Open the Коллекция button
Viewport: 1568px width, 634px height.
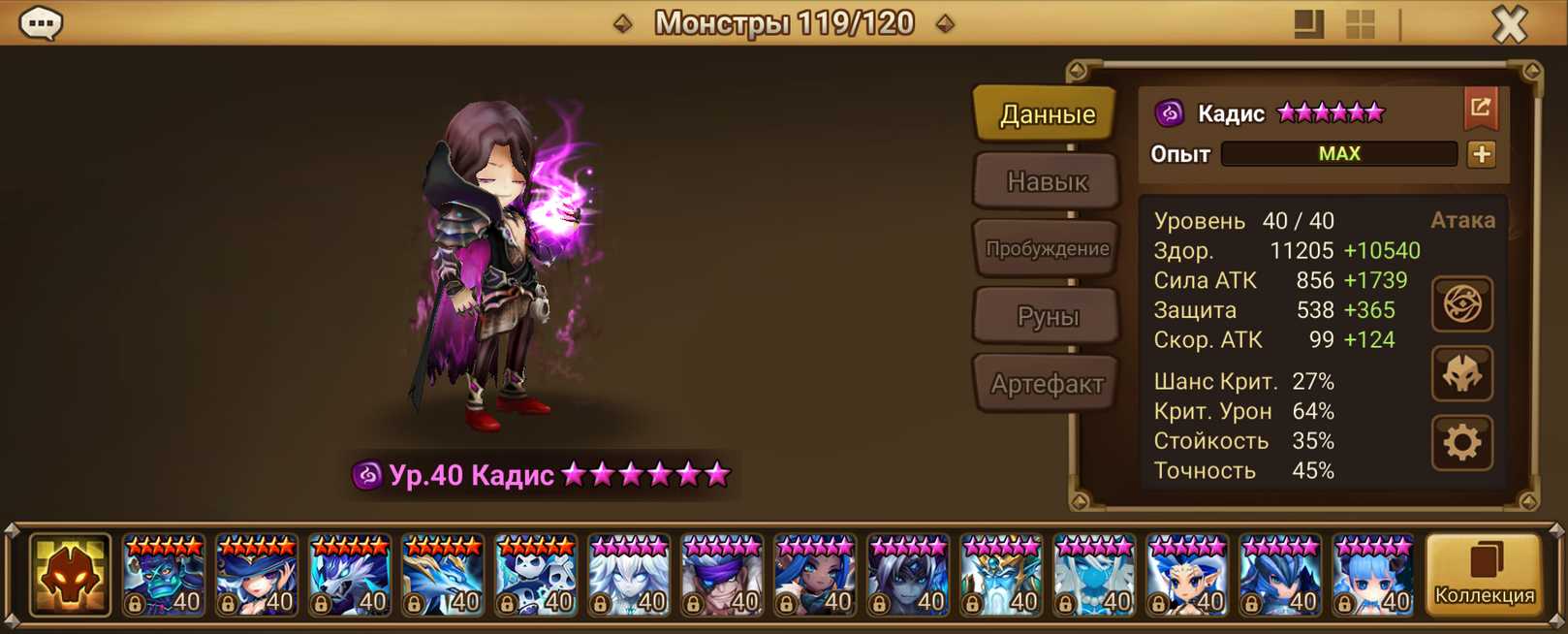pos(1484,575)
